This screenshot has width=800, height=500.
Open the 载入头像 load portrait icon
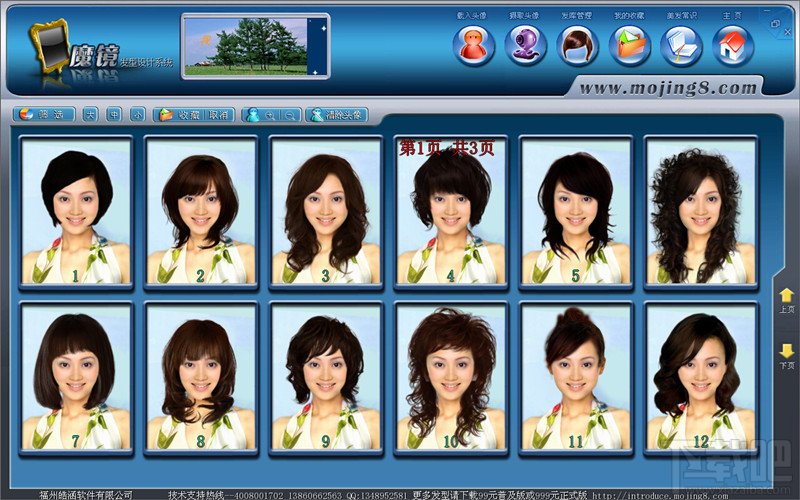click(473, 45)
